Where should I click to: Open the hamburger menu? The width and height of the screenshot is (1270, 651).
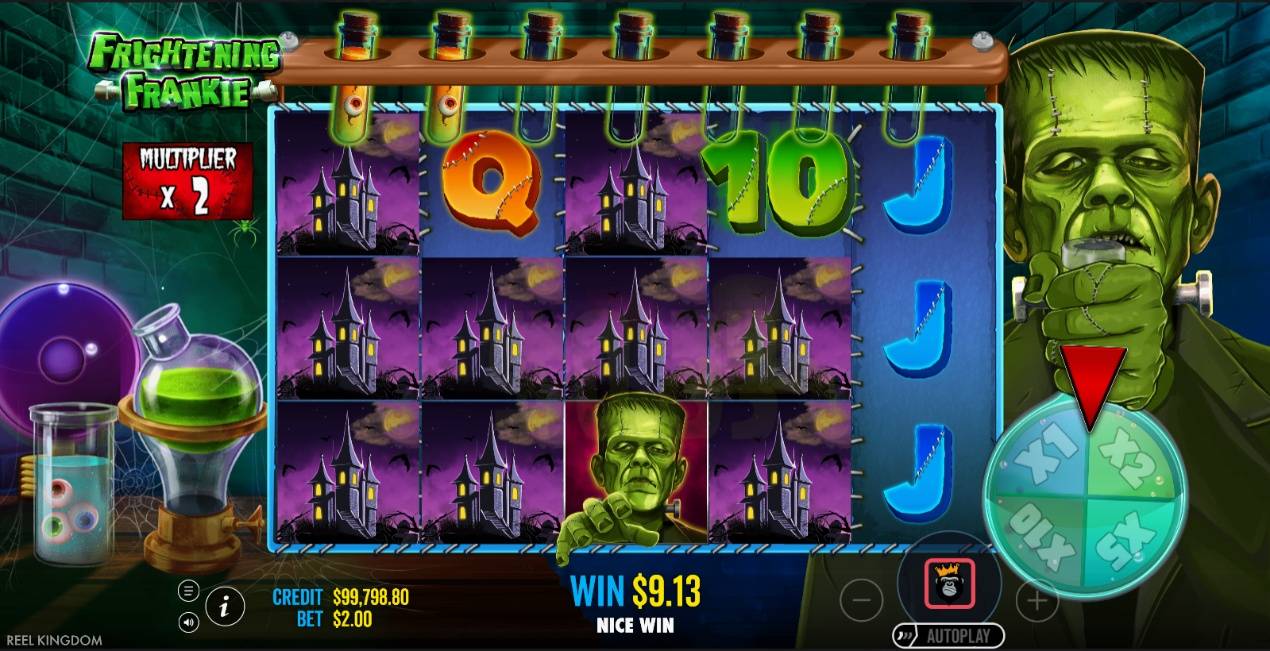click(x=189, y=590)
